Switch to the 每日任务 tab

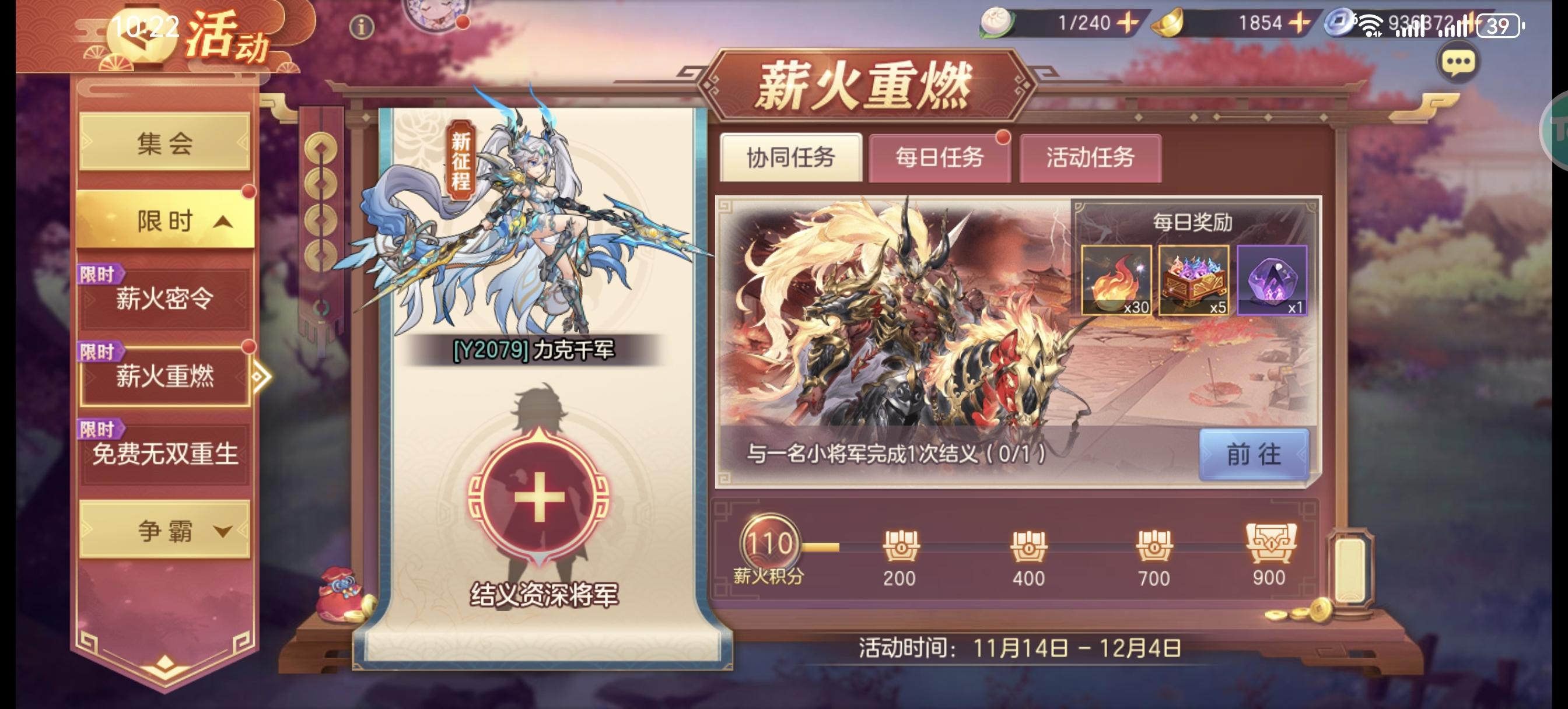[x=942, y=157]
